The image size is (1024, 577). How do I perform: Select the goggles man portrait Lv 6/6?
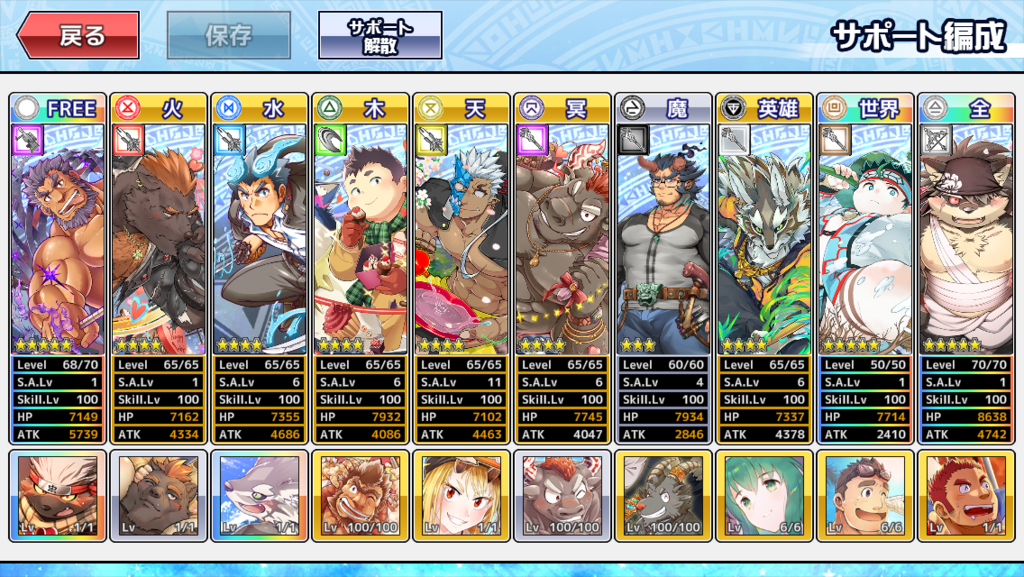pyautogui.click(x=866, y=496)
